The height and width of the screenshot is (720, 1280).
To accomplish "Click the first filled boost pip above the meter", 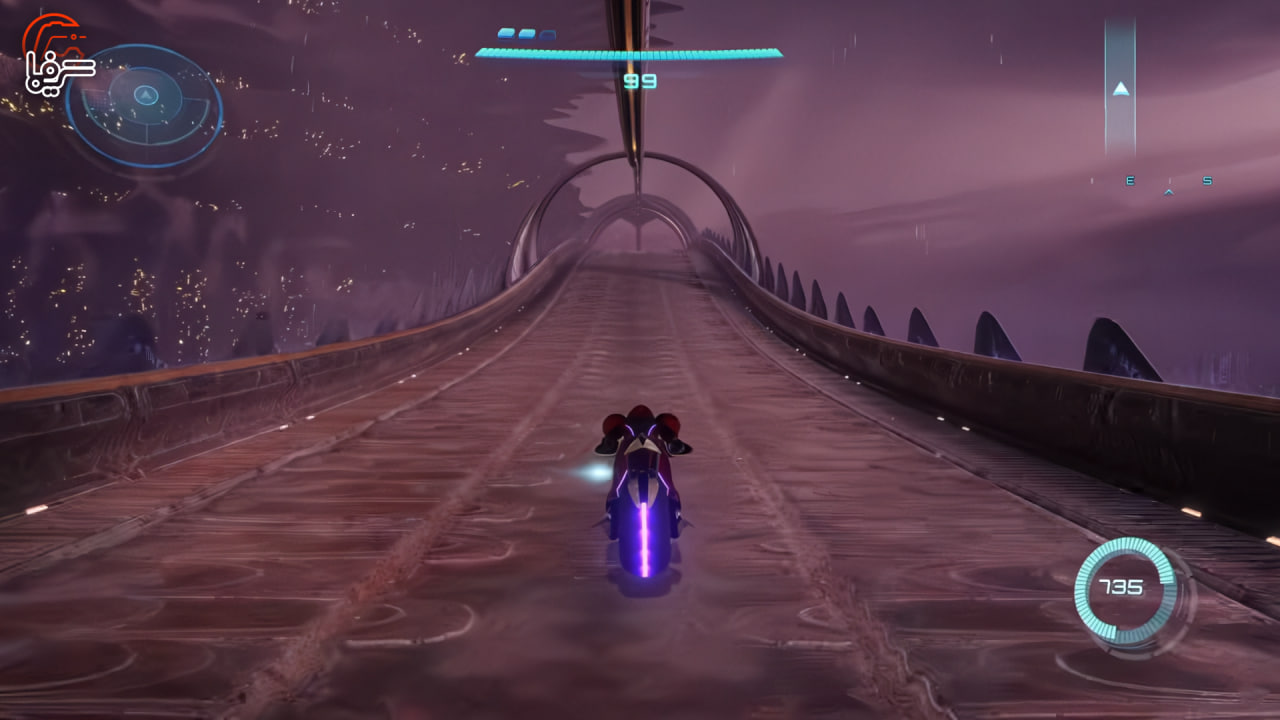I will point(505,33).
